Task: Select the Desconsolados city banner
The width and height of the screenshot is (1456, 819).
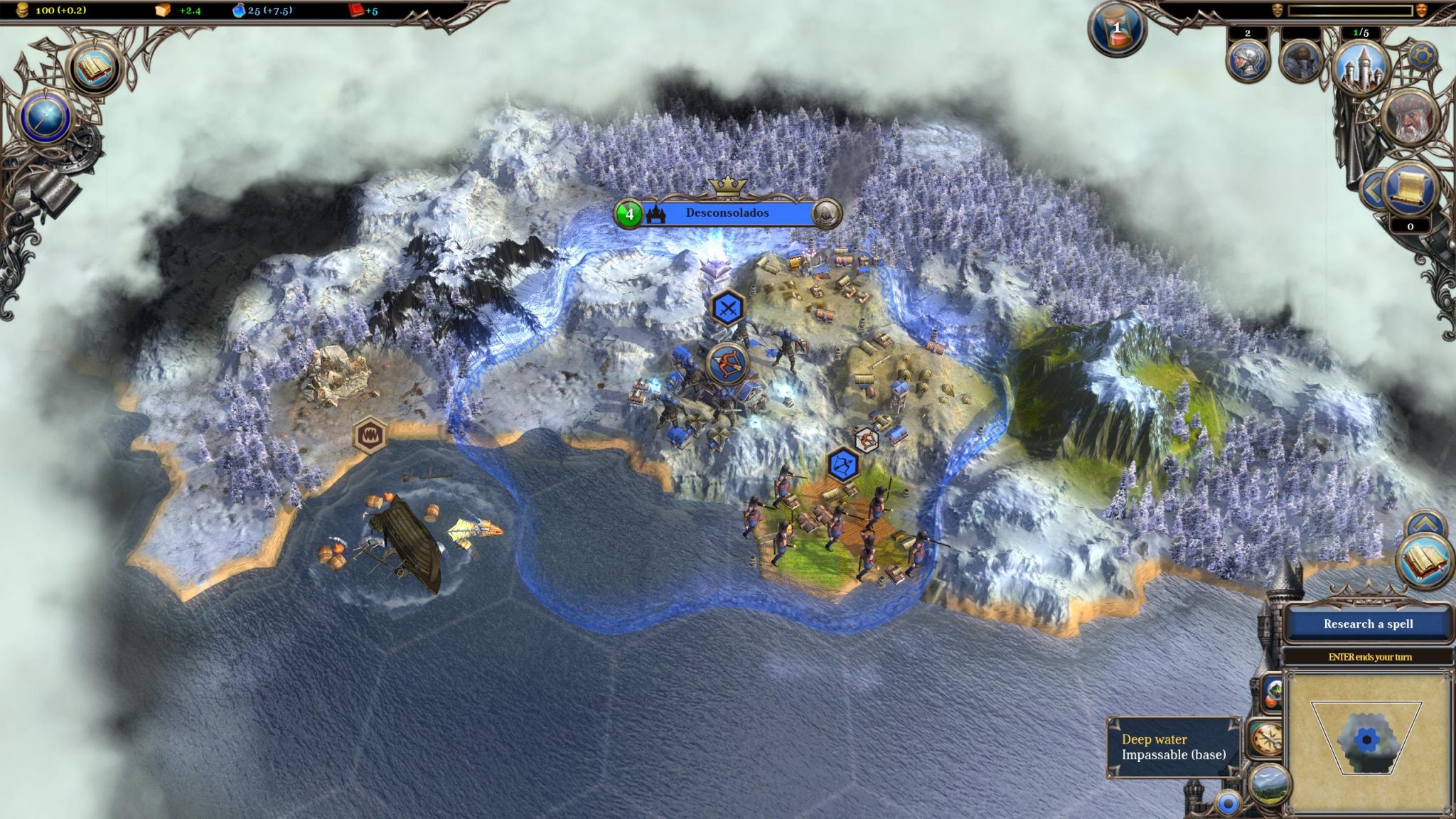Action: [x=727, y=213]
